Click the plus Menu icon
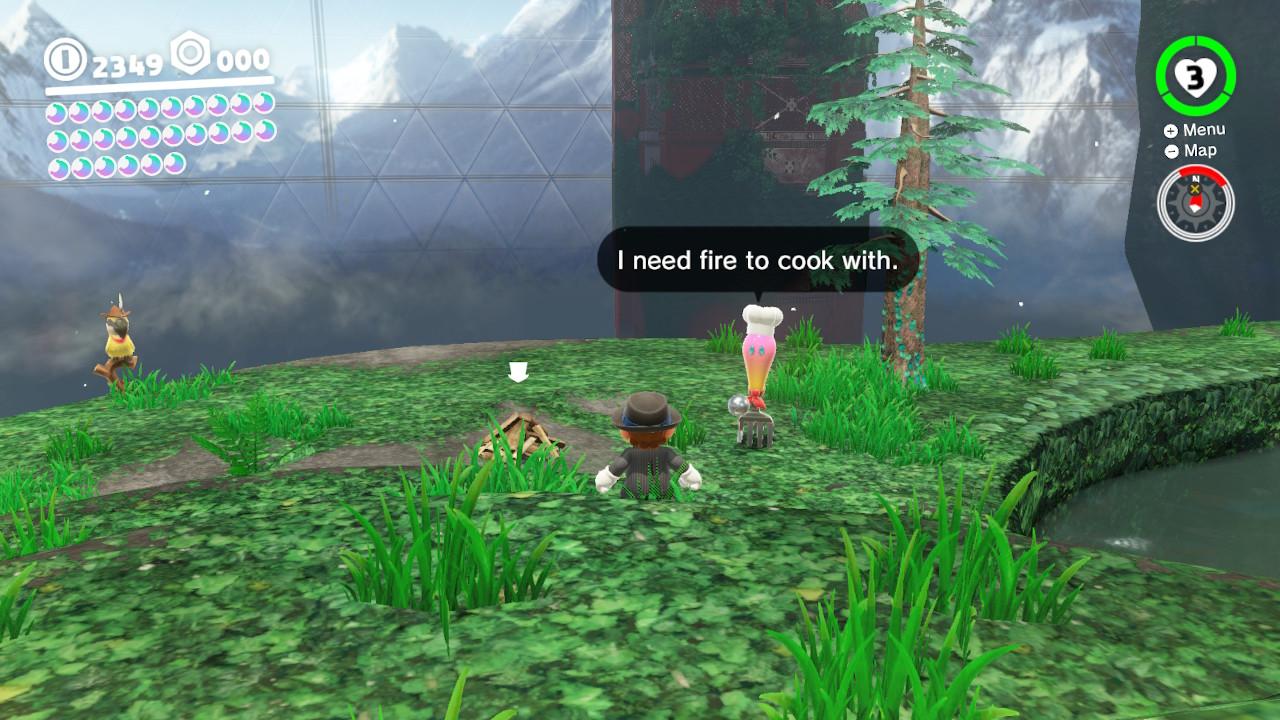1280x720 pixels. 1170,129
